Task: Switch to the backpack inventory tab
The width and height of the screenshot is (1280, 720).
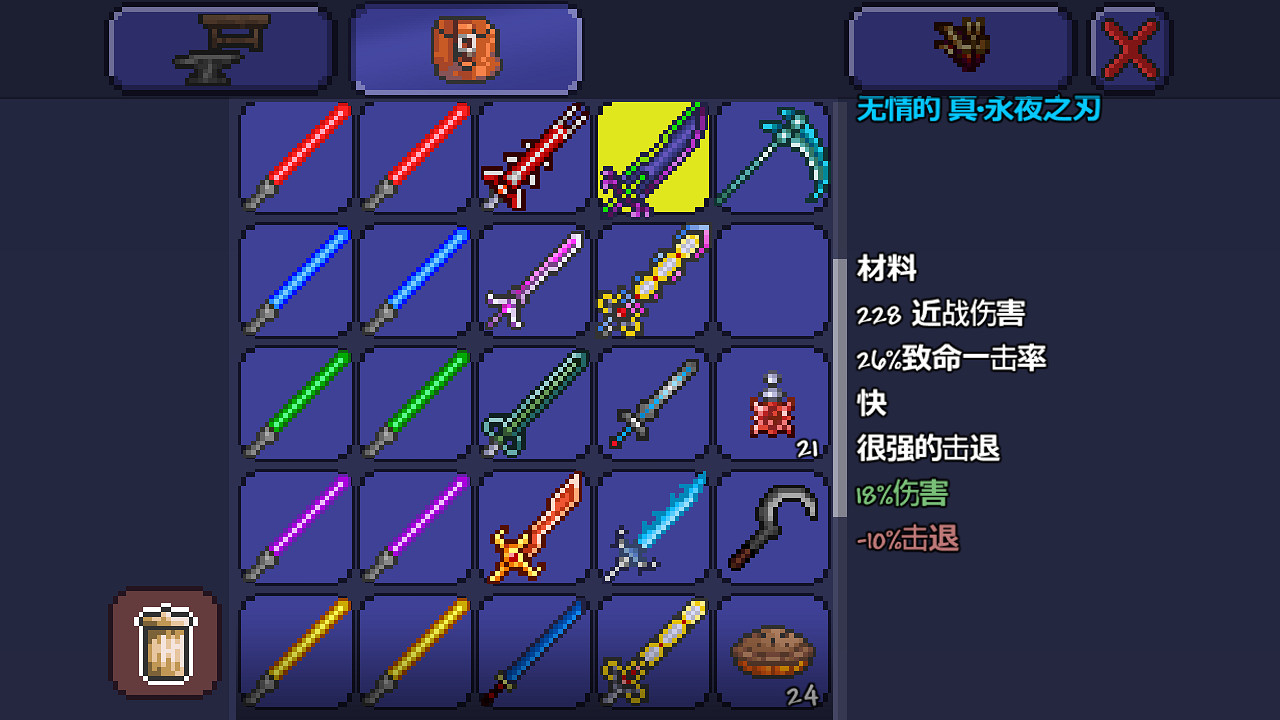Action: click(x=465, y=47)
